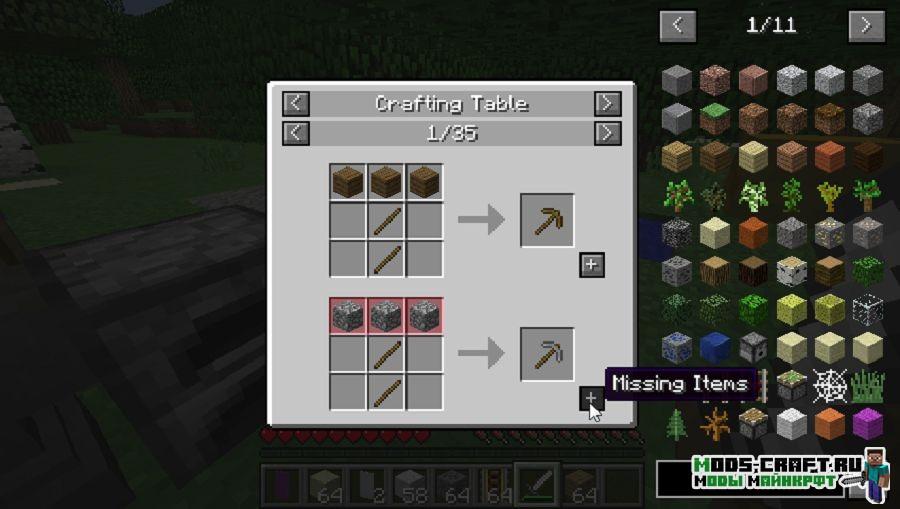Select the glass block in the item list
The height and width of the screenshot is (509, 900).
(868, 308)
